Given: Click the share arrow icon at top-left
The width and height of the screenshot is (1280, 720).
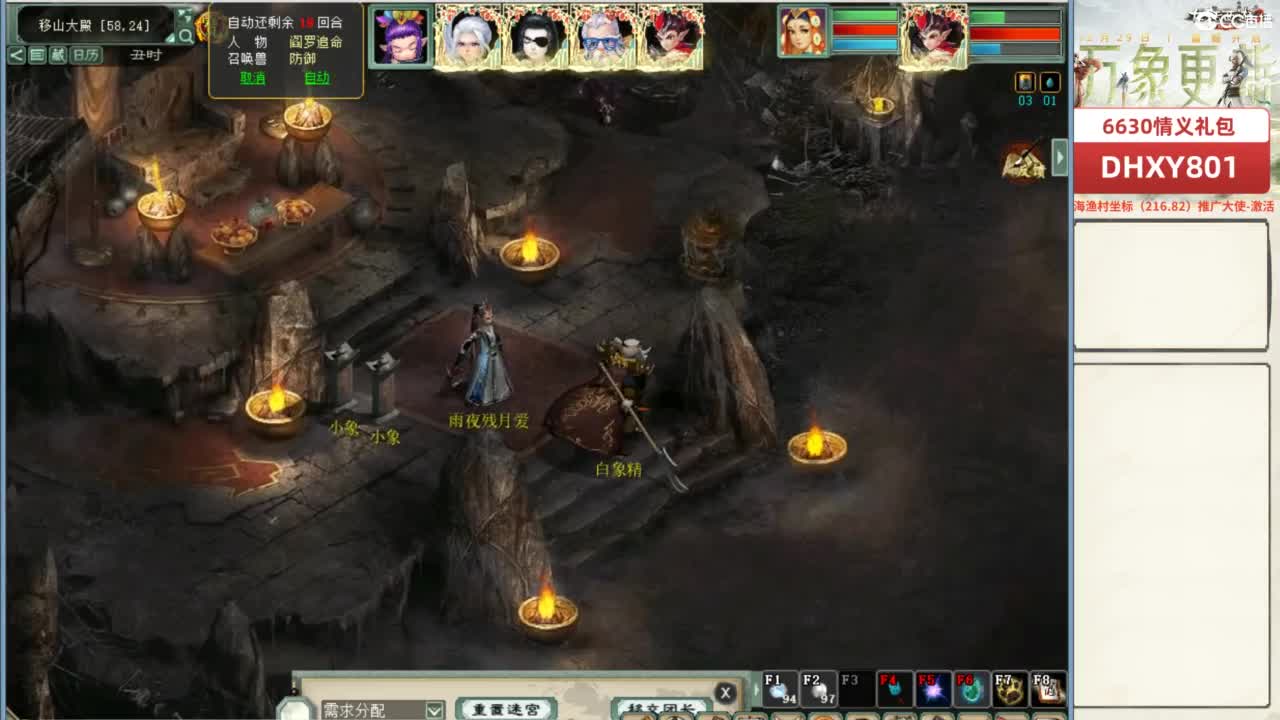Looking at the screenshot, I should tap(16, 54).
